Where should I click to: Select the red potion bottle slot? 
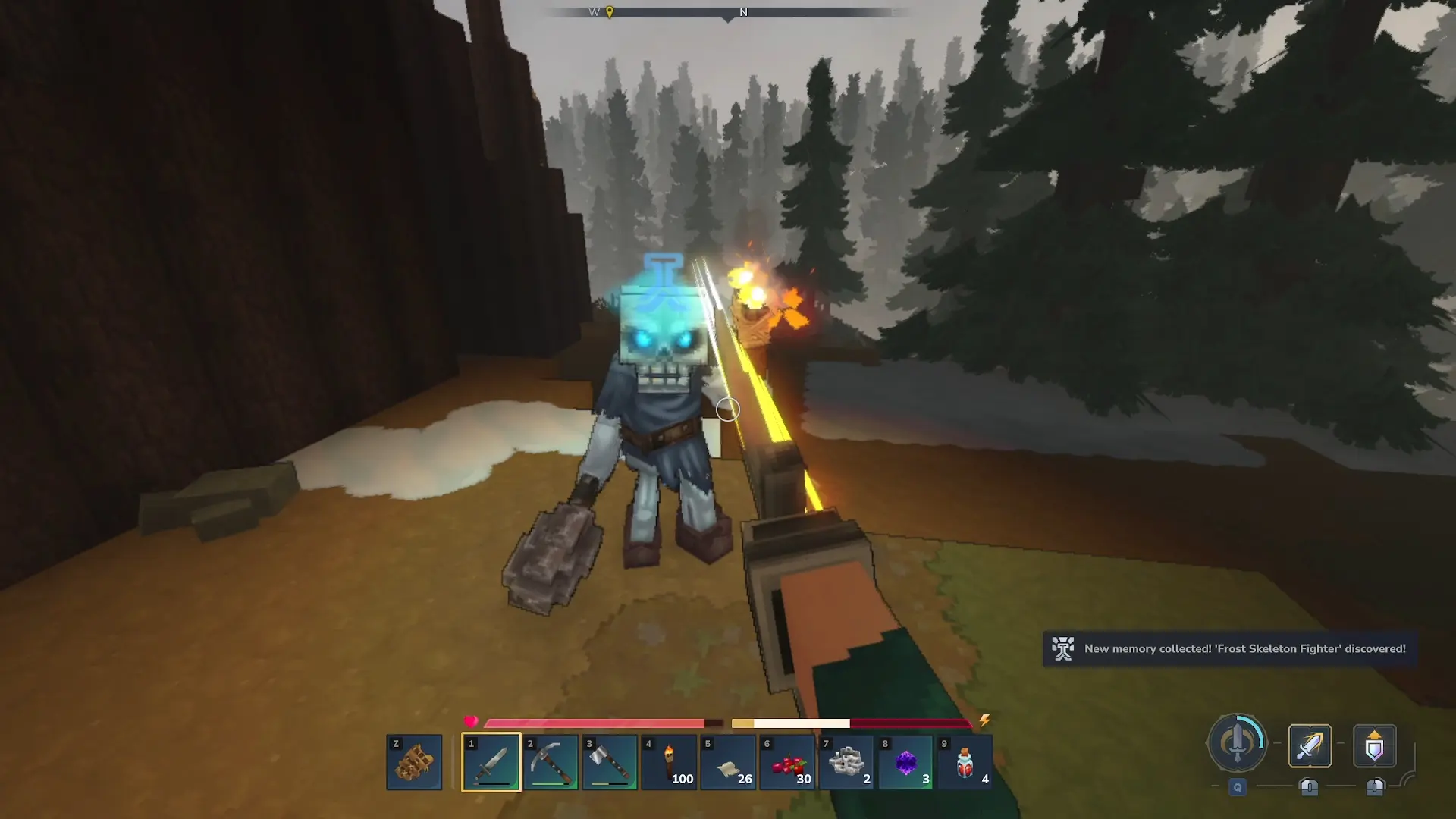pos(965,762)
